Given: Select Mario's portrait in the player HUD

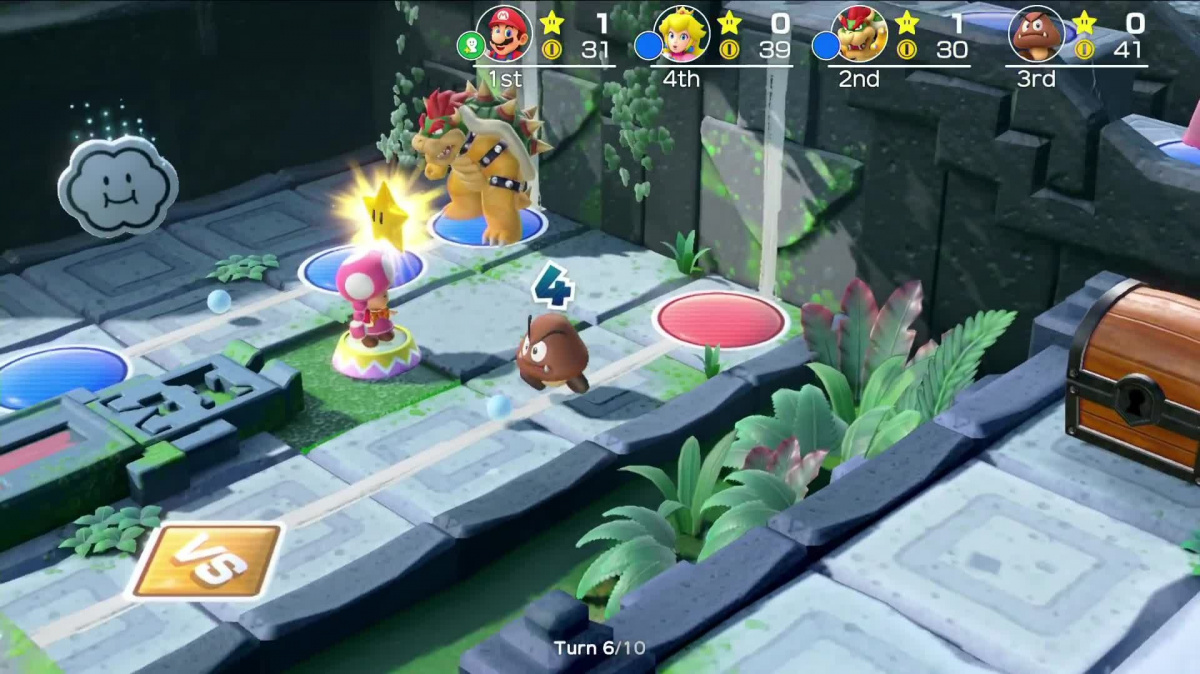Looking at the screenshot, I should click(x=504, y=34).
